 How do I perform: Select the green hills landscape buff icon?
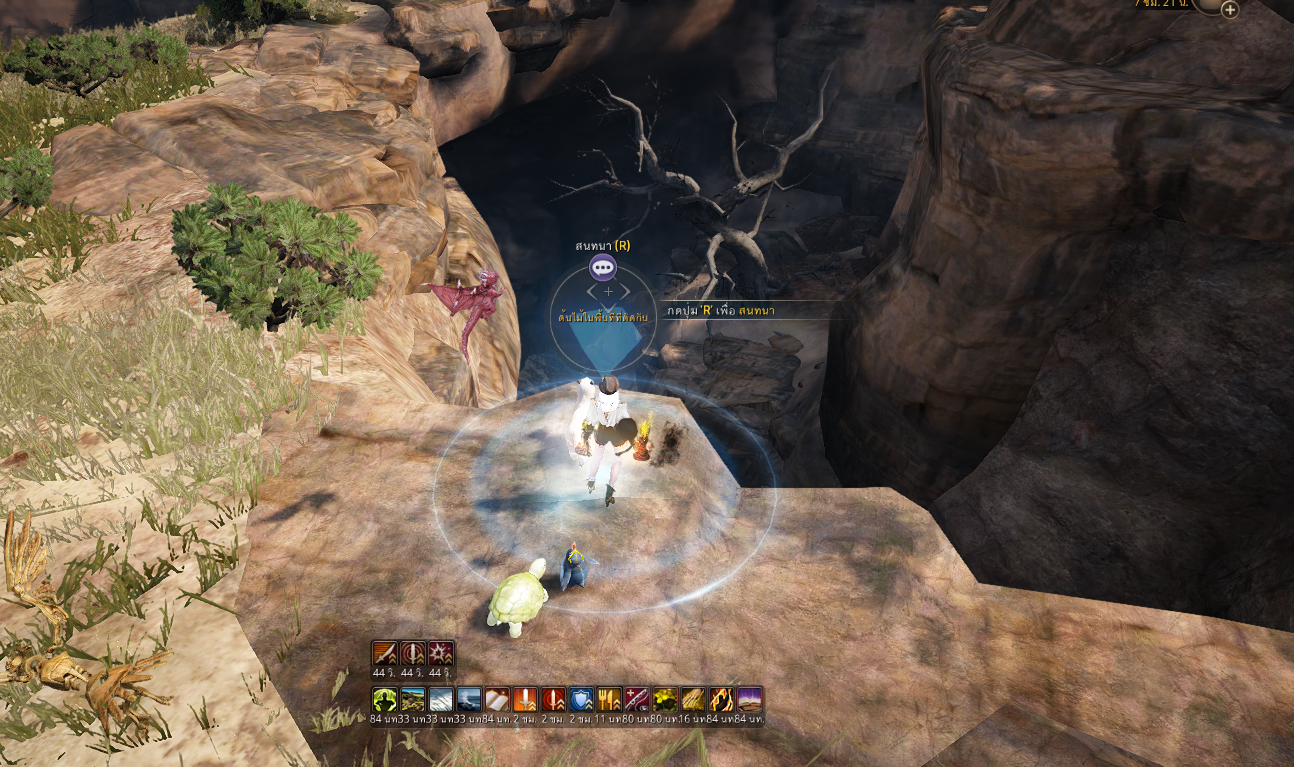coord(413,699)
